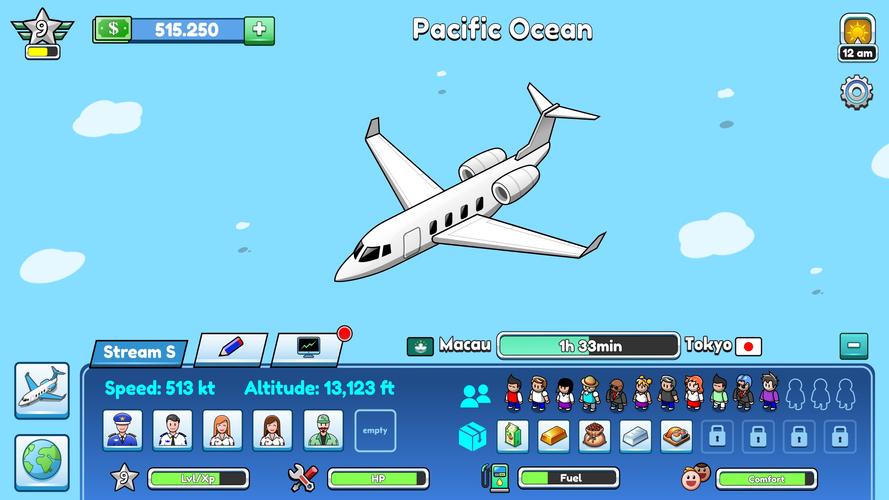
Task: Click the fuel pump icon
Action: (x=494, y=478)
